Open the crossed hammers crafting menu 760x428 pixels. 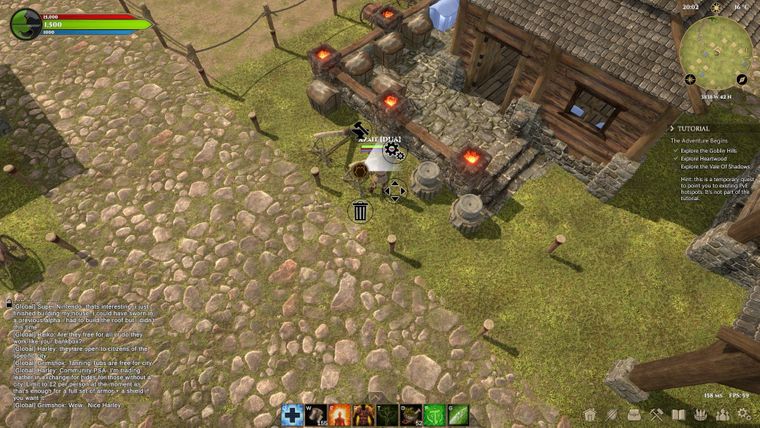(656, 414)
